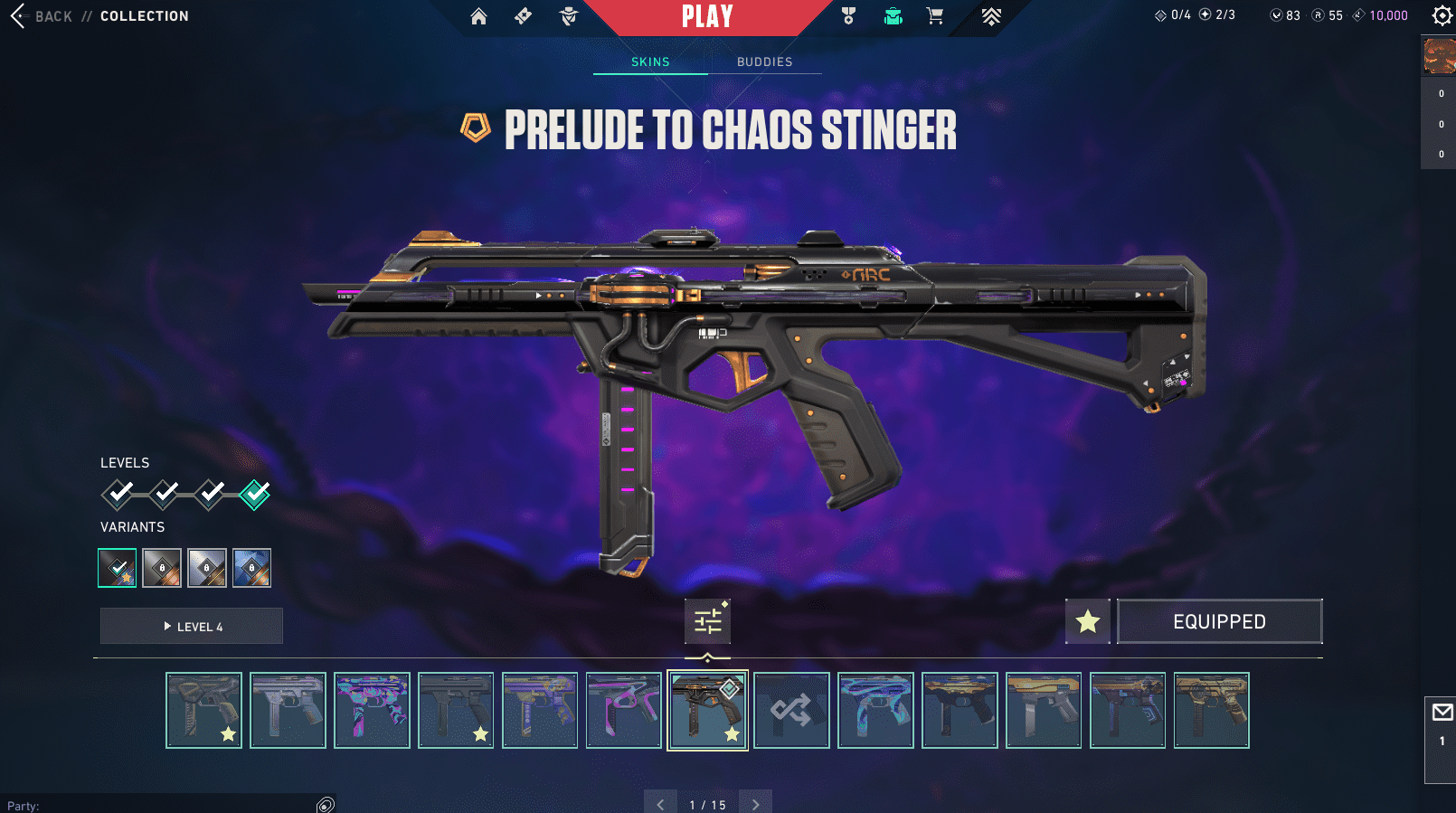
Task: Open the settings gear icon
Action: tap(1442, 15)
